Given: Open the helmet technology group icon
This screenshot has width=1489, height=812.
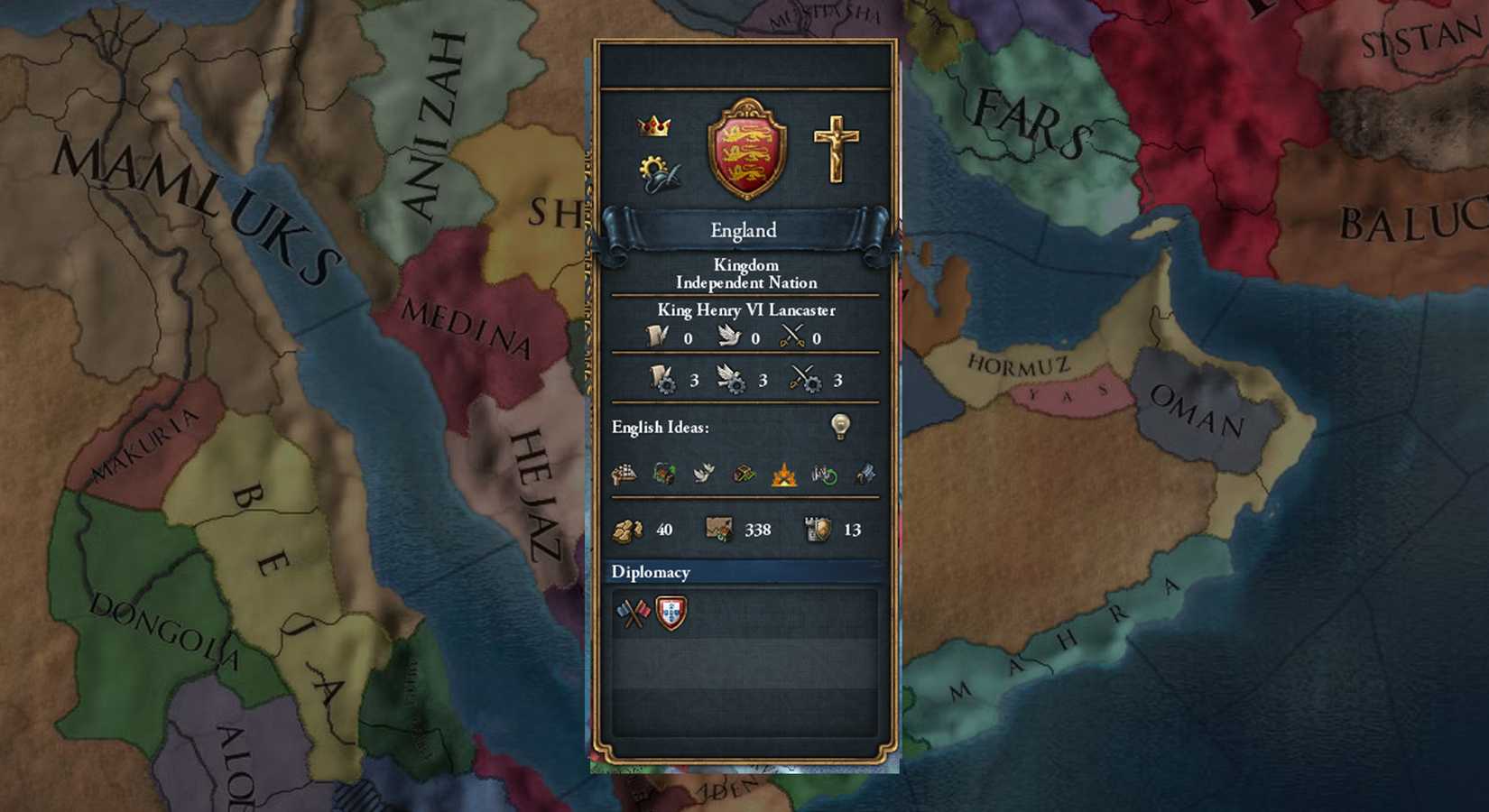Looking at the screenshot, I should coord(658,172).
